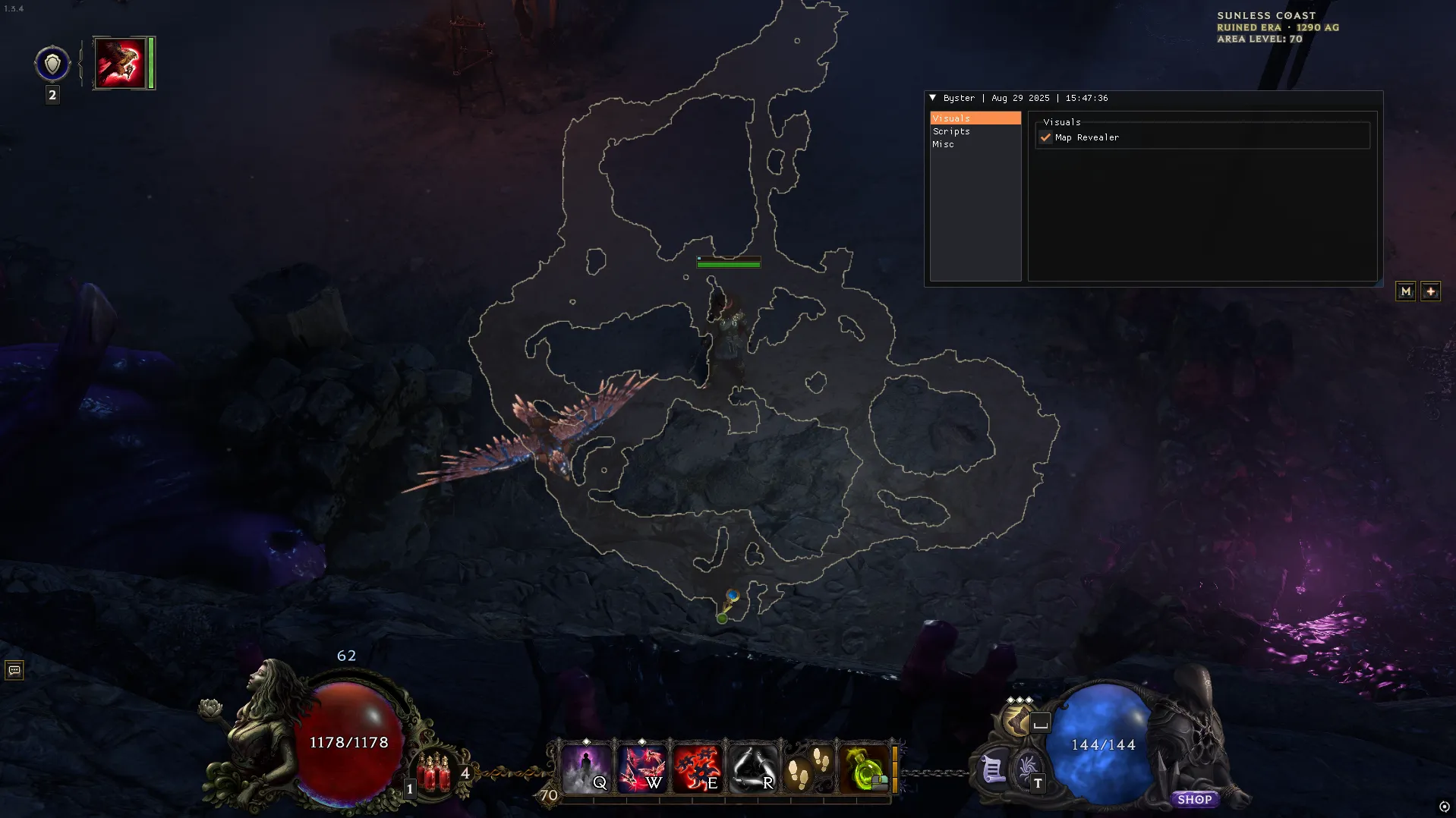The image size is (1456, 818).
Task: Click the shield icon near portrait
Action: 52,64
